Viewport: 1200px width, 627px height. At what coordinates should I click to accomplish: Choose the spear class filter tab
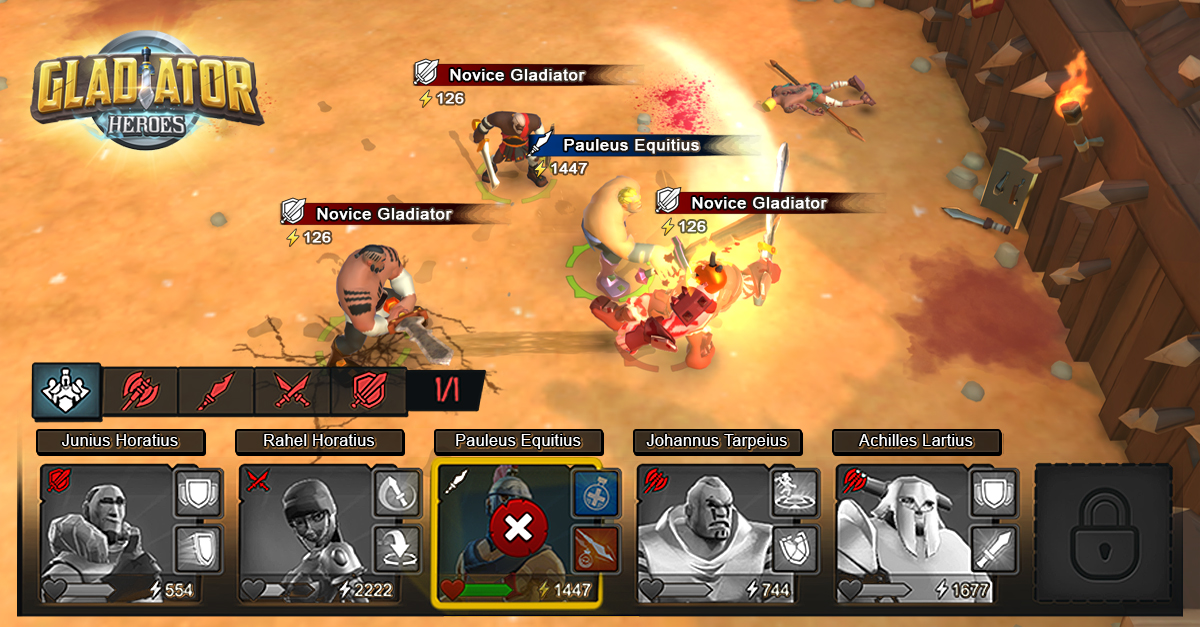point(216,391)
